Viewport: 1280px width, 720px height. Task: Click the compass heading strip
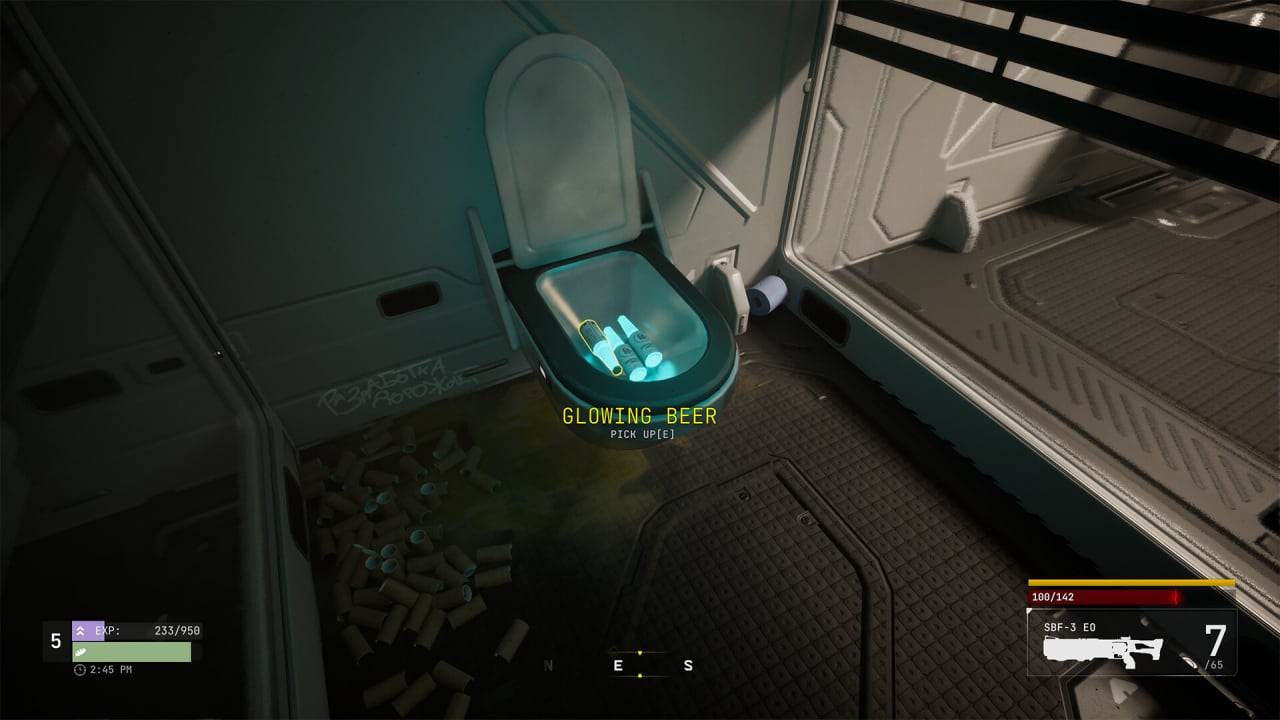(619, 665)
